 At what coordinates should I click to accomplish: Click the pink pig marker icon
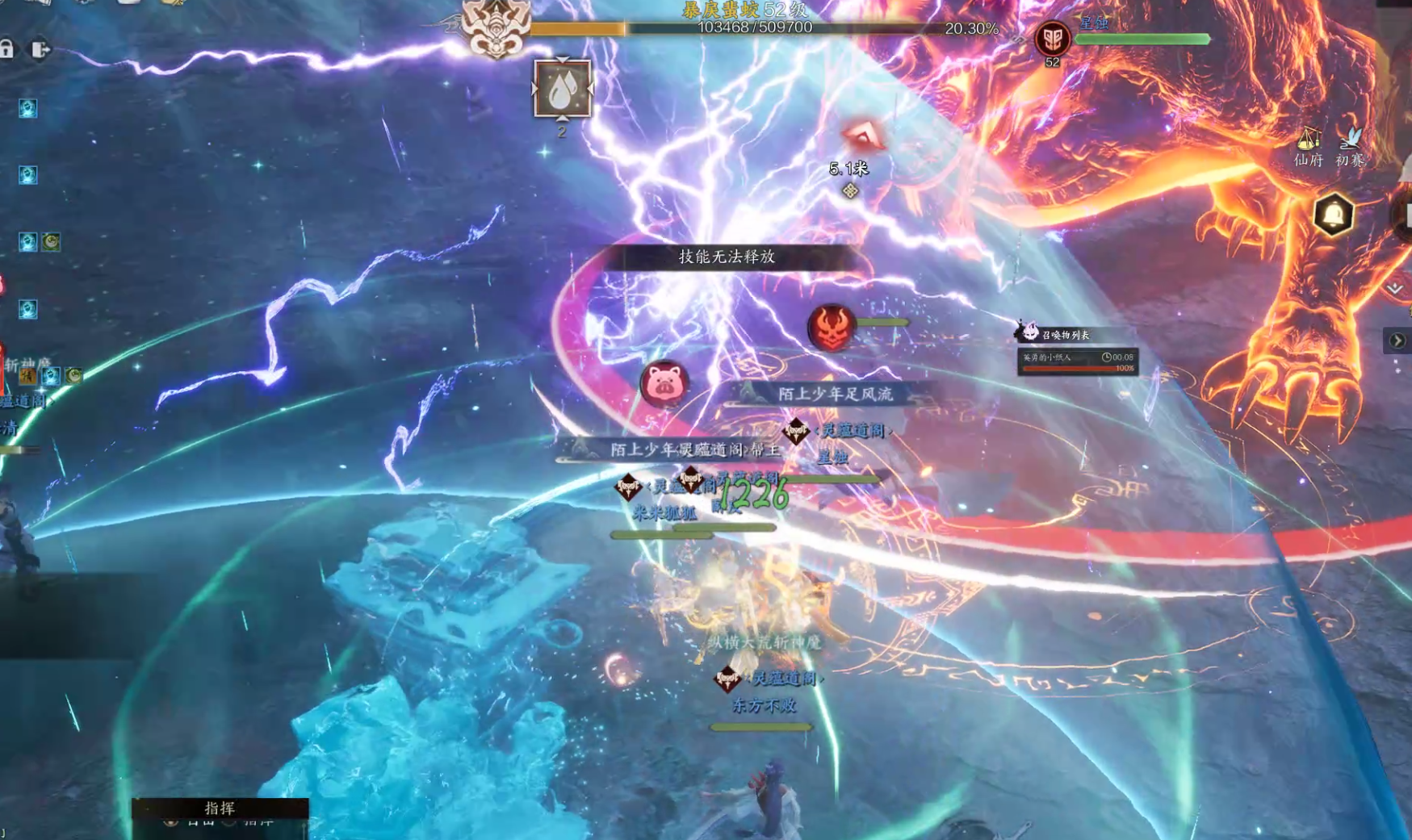pos(664,382)
